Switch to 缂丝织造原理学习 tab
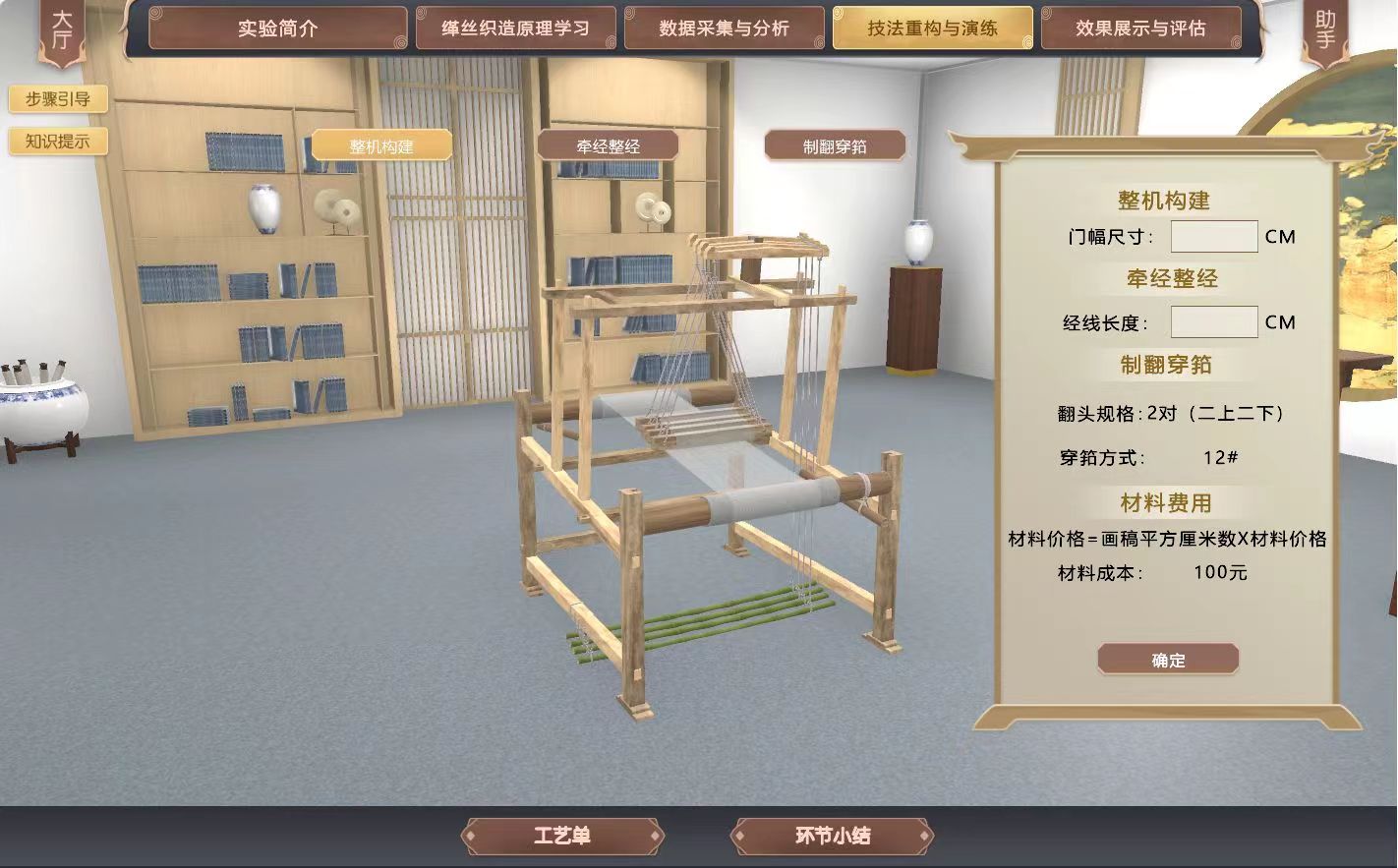 (x=515, y=29)
